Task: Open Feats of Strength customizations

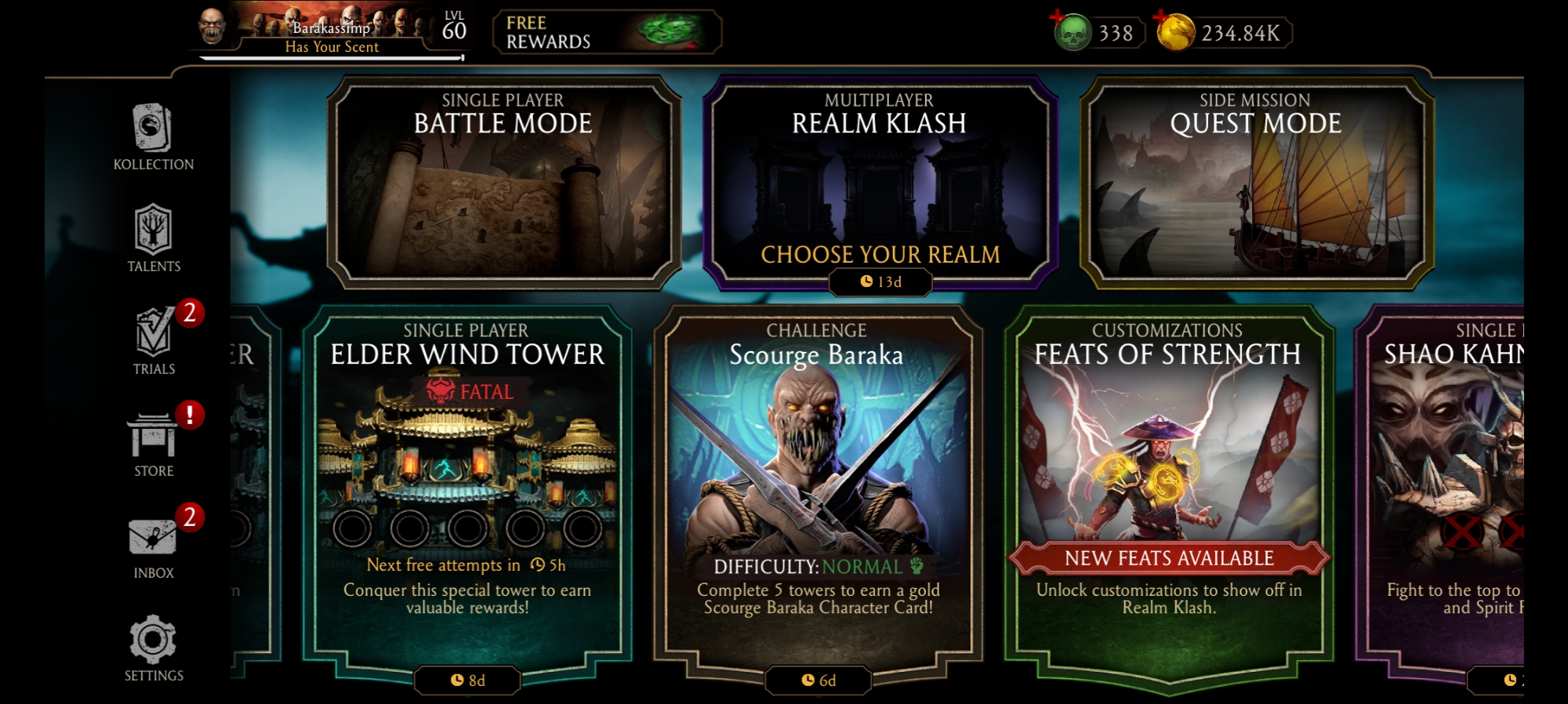Action: pyautogui.click(x=1168, y=486)
